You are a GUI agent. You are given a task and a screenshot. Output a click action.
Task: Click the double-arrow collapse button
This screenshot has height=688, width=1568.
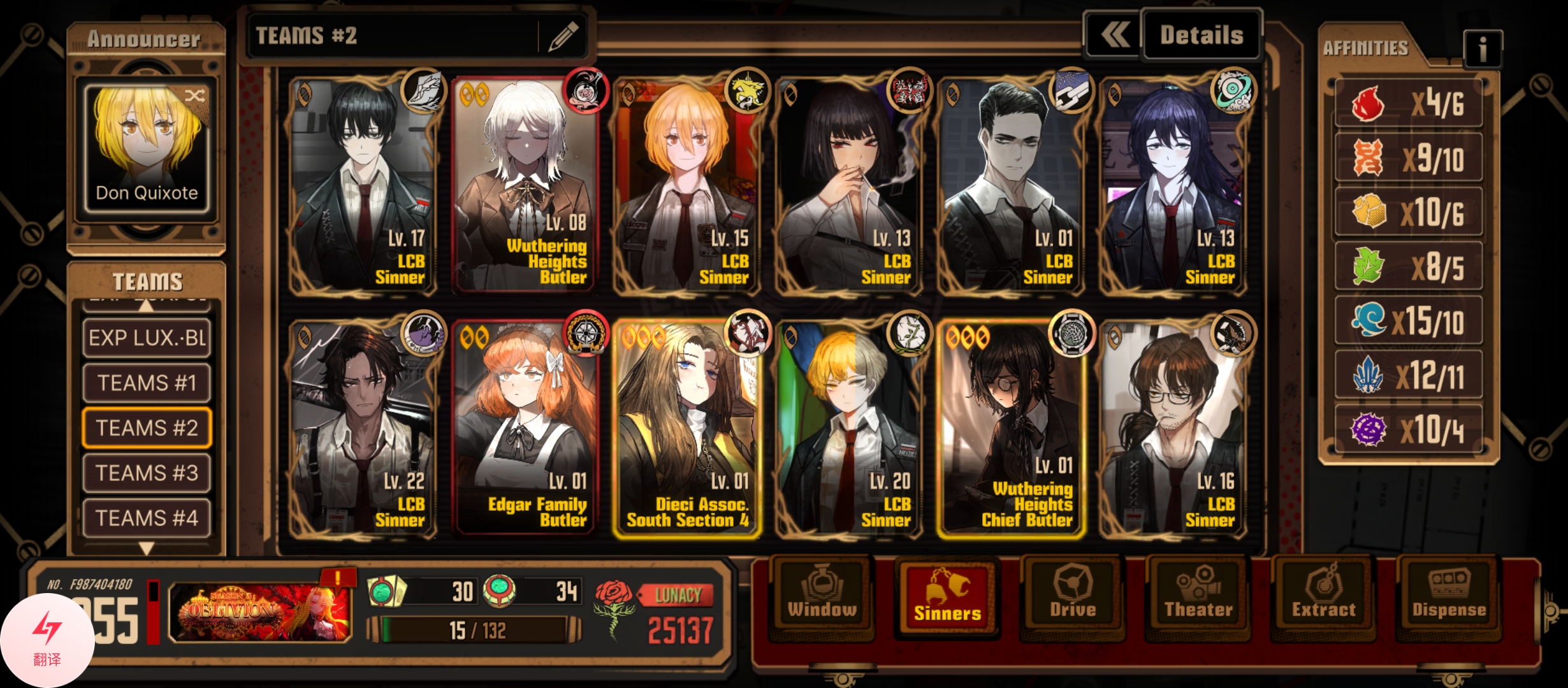(x=1115, y=35)
